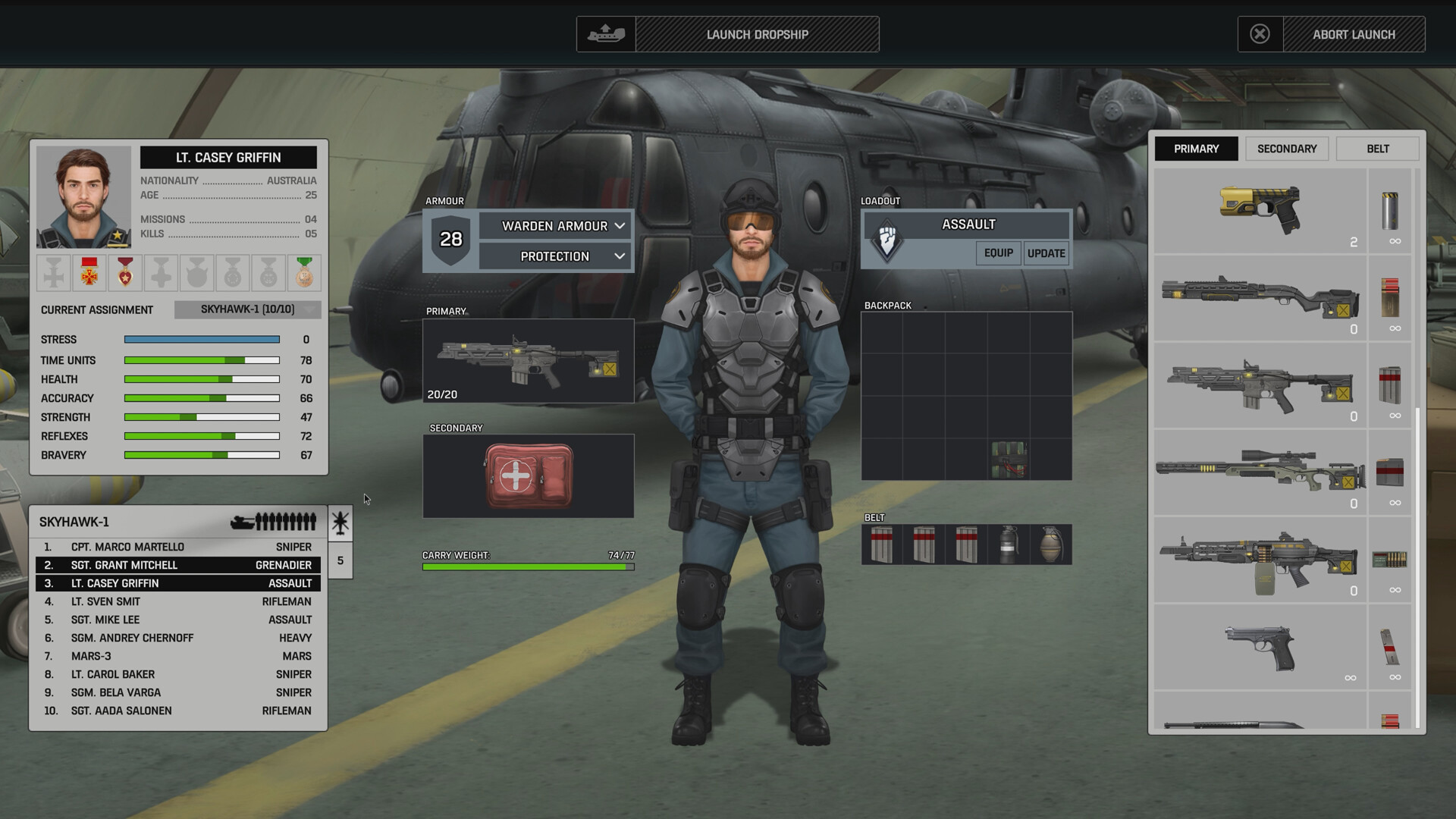Switch to the Belt tab
This screenshot has width=1456, height=819.
point(1378,149)
